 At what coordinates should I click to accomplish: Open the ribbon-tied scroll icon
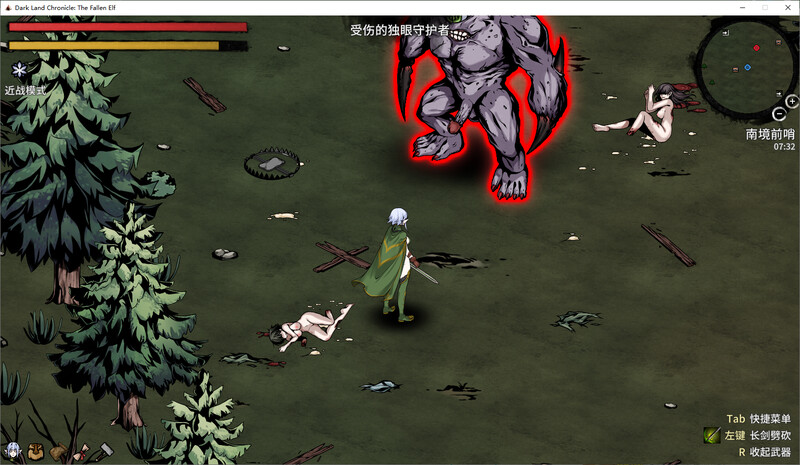click(80, 451)
